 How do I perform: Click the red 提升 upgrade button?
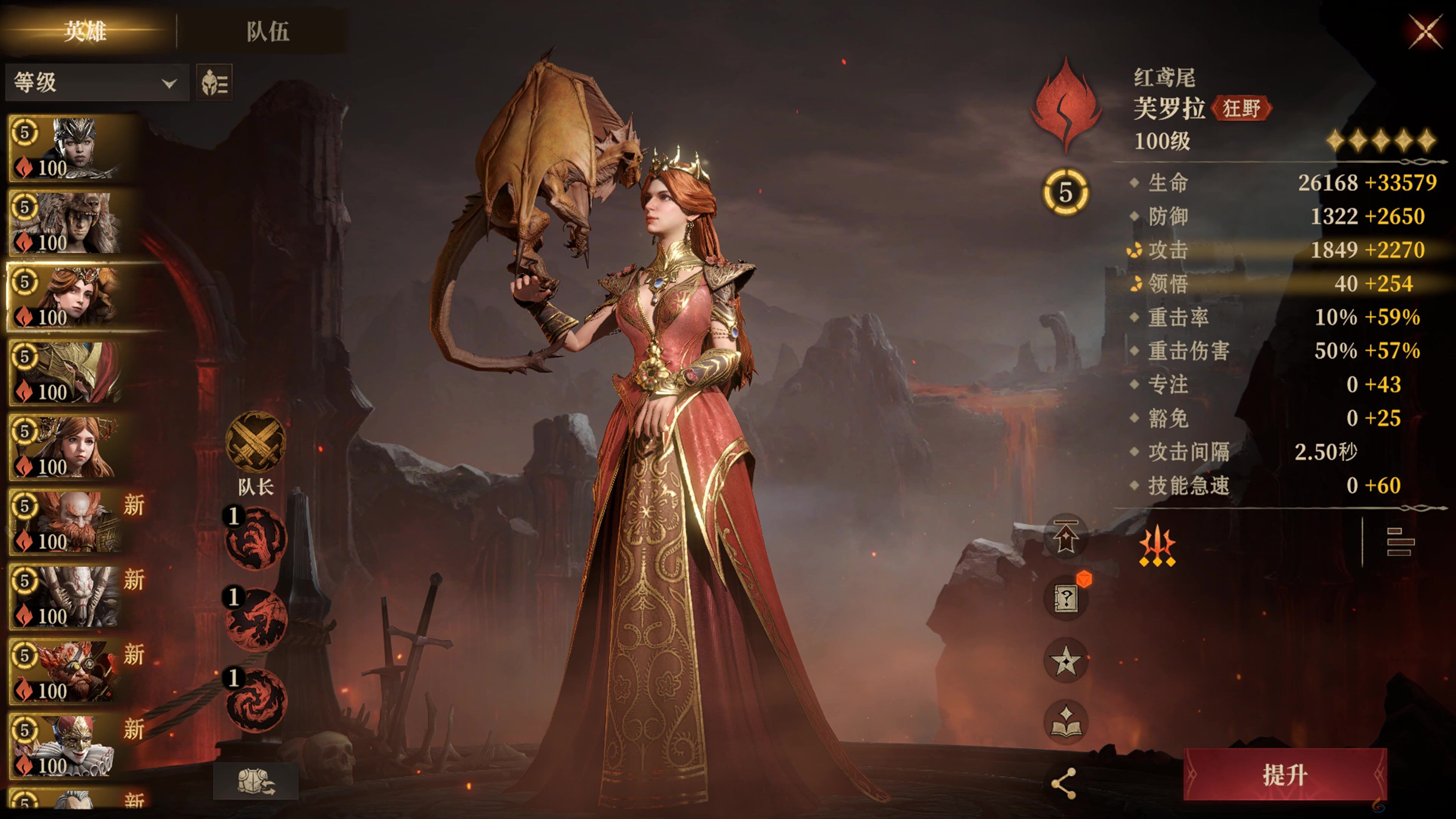point(1284,774)
